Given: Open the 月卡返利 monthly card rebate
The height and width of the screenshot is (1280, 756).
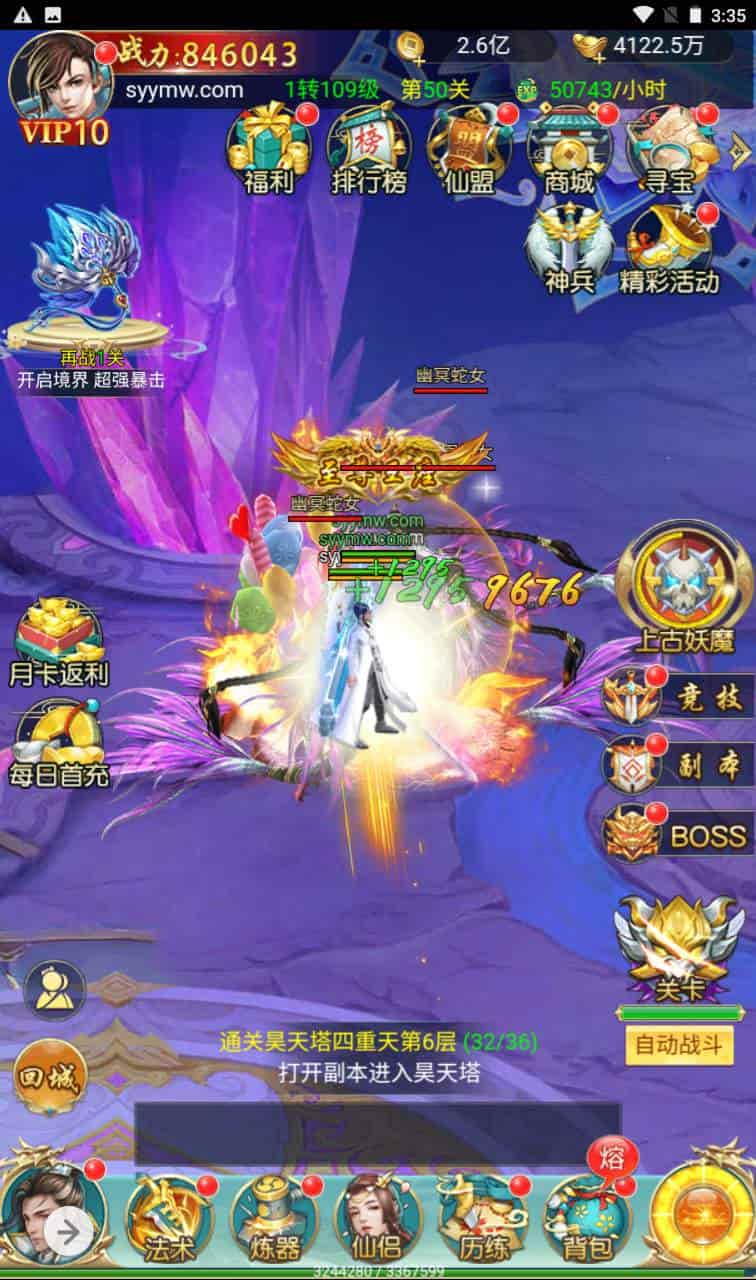Looking at the screenshot, I should (59, 642).
